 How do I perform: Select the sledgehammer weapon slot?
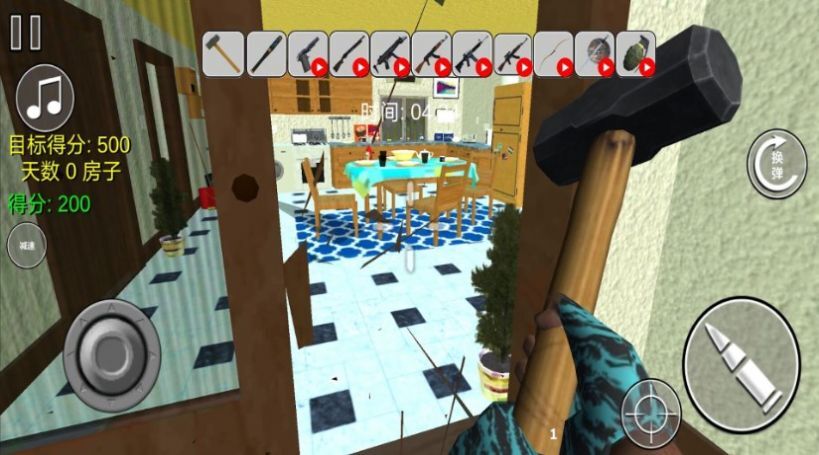224,53
